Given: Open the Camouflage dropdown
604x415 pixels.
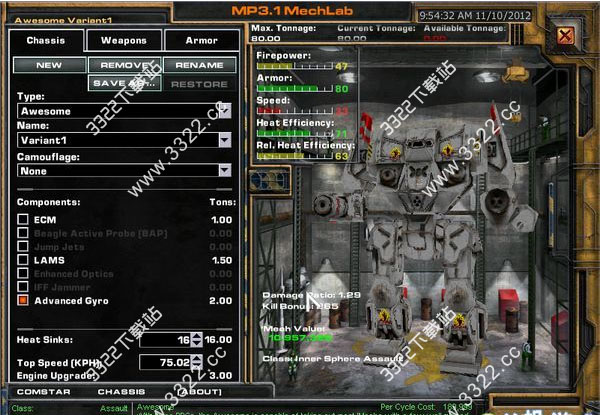Looking at the screenshot, I should [225, 171].
